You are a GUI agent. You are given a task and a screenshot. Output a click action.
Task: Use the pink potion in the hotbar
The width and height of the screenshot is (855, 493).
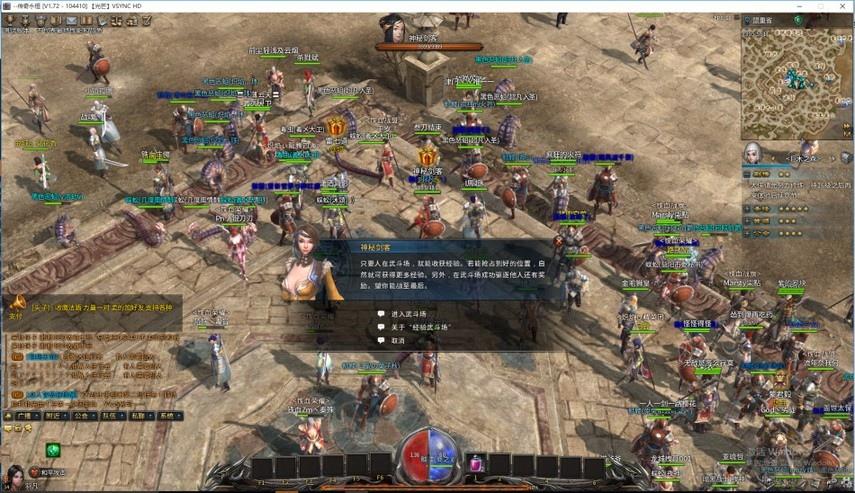tap(477, 465)
